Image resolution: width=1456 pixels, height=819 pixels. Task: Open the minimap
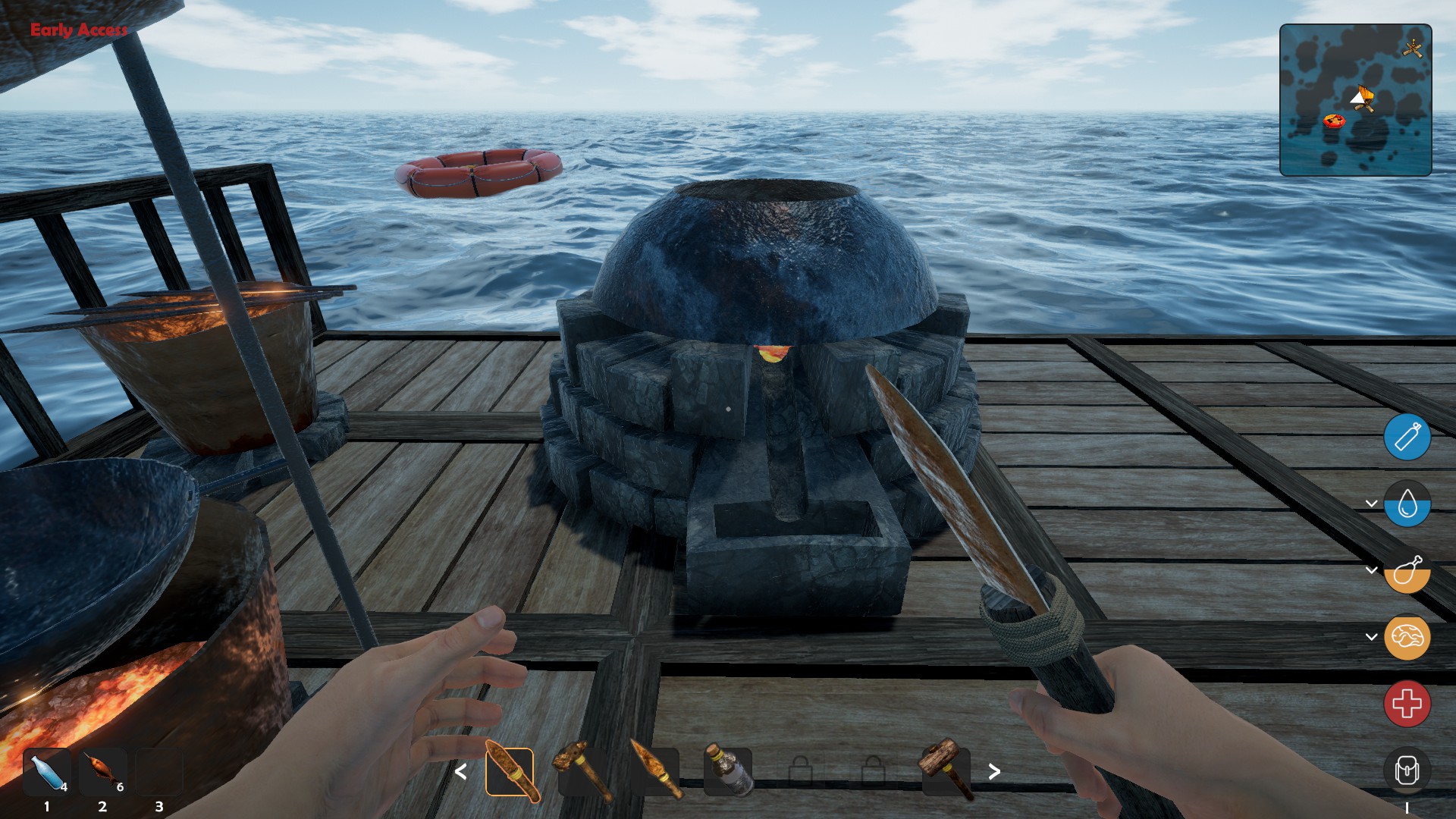click(x=1355, y=100)
